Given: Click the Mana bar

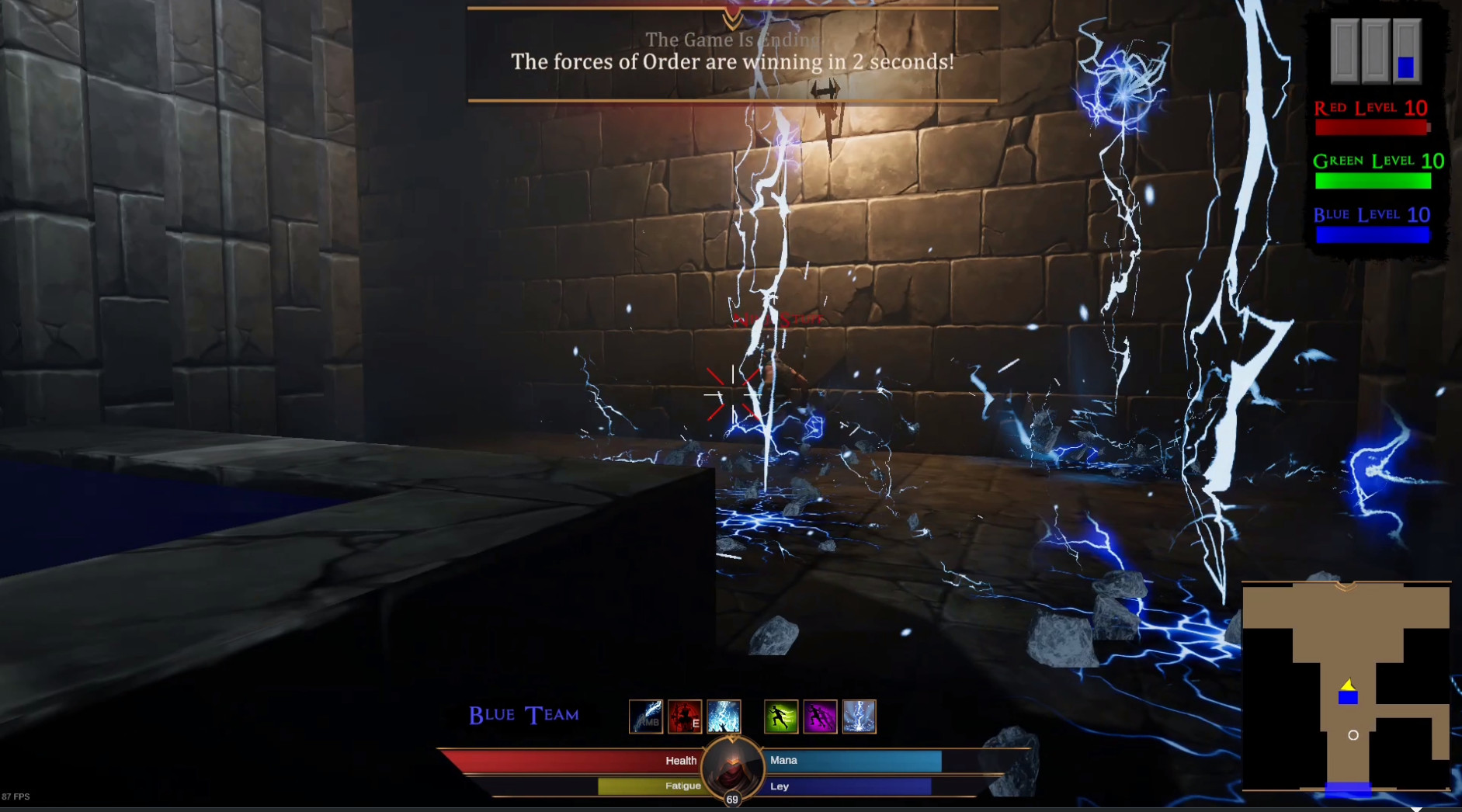Looking at the screenshot, I should tap(850, 761).
